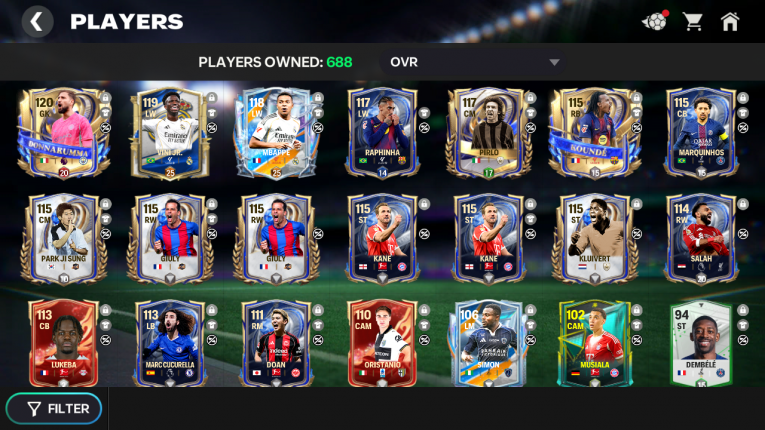This screenshot has width=765, height=430.
Task: Tap the football icon with red notification
Action: click(654, 21)
